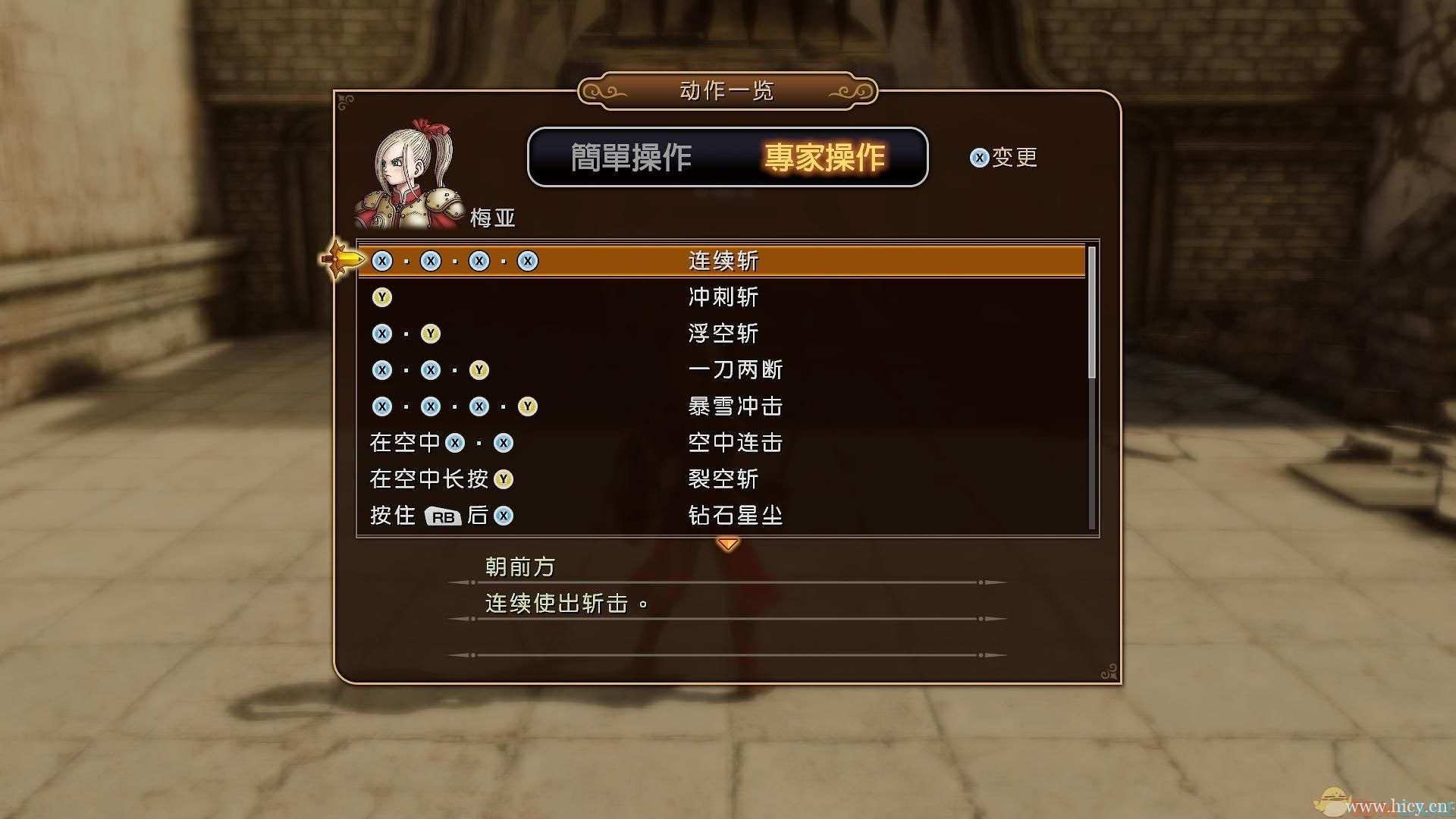Select the 裂空斩 move row
The height and width of the screenshot is (819, 1456).
[722, 479]
